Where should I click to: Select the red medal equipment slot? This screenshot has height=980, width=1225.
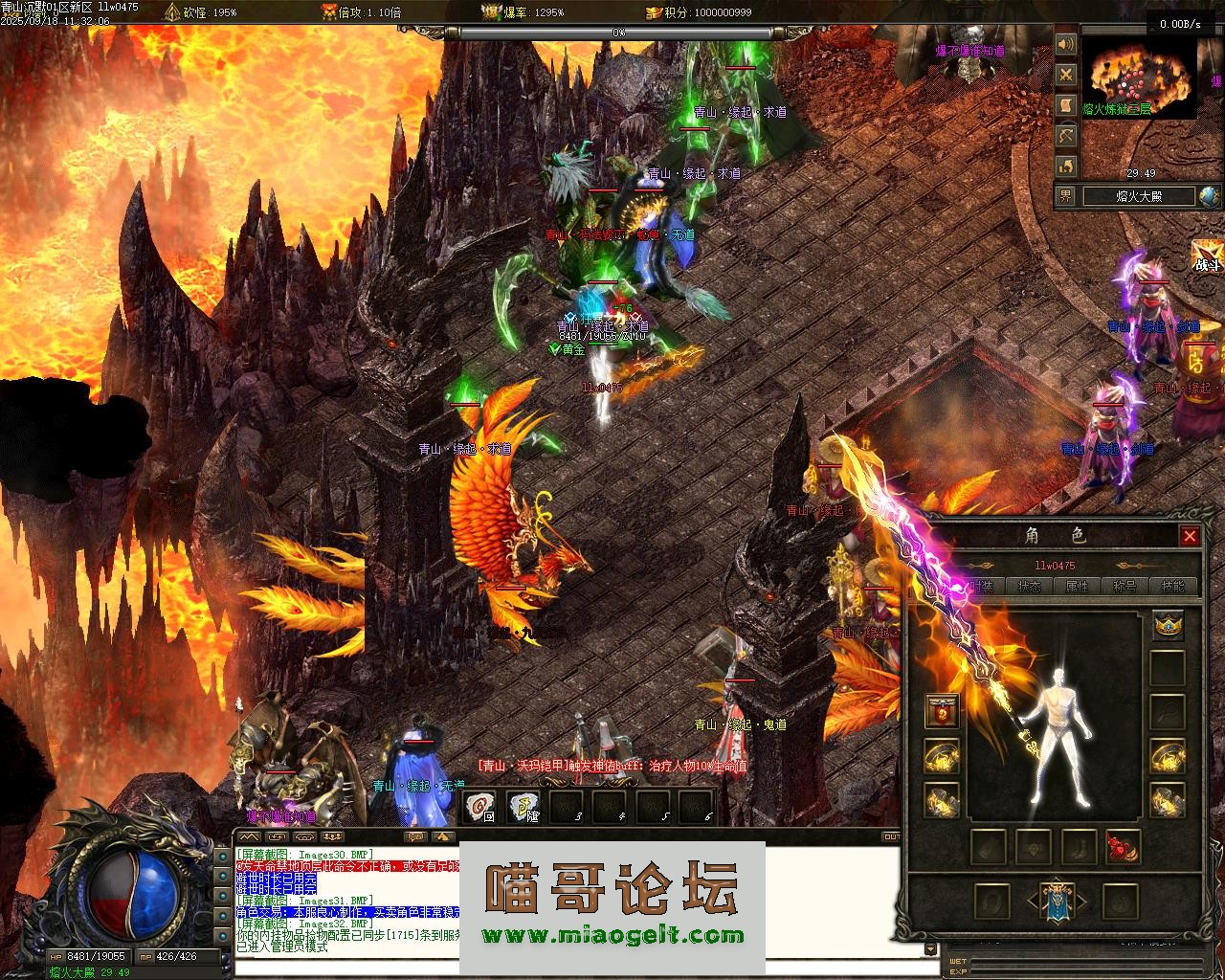pyautogui.click(x=943, y=712)
